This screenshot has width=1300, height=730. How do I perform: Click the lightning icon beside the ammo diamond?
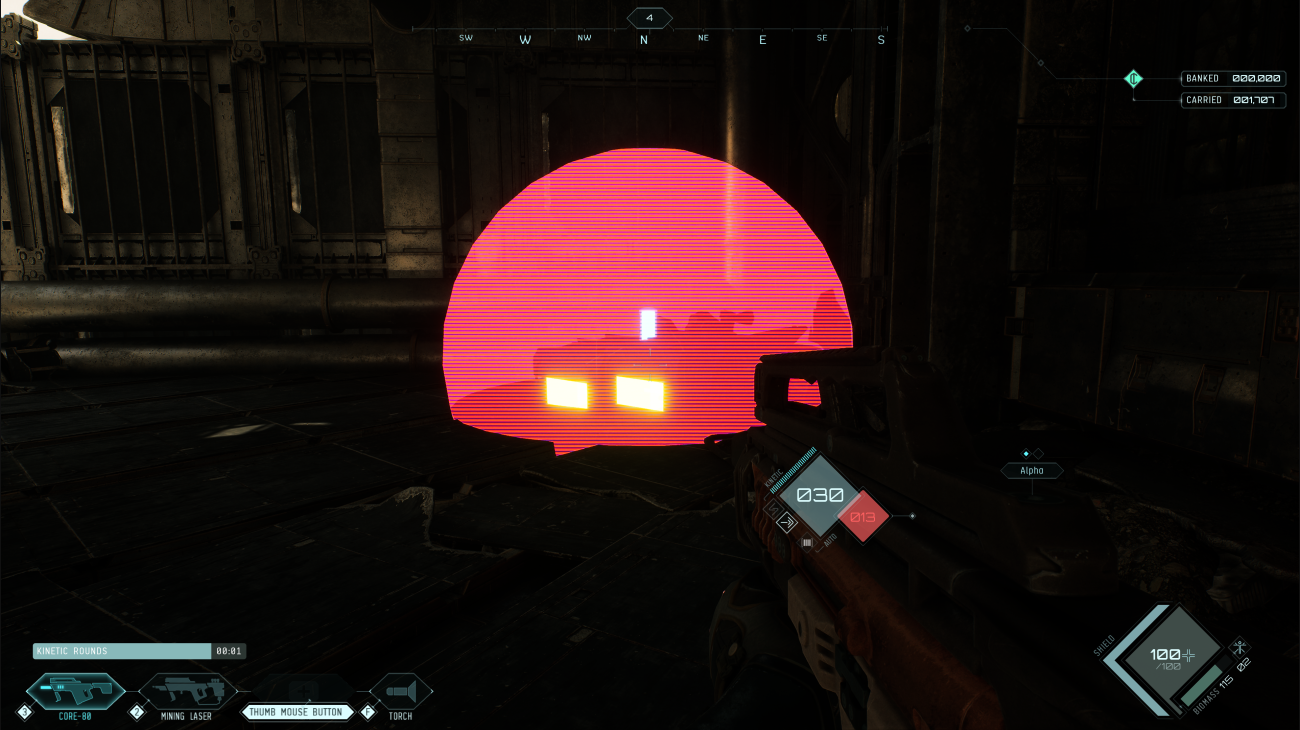pyautogui.click(x=773, y=510)
